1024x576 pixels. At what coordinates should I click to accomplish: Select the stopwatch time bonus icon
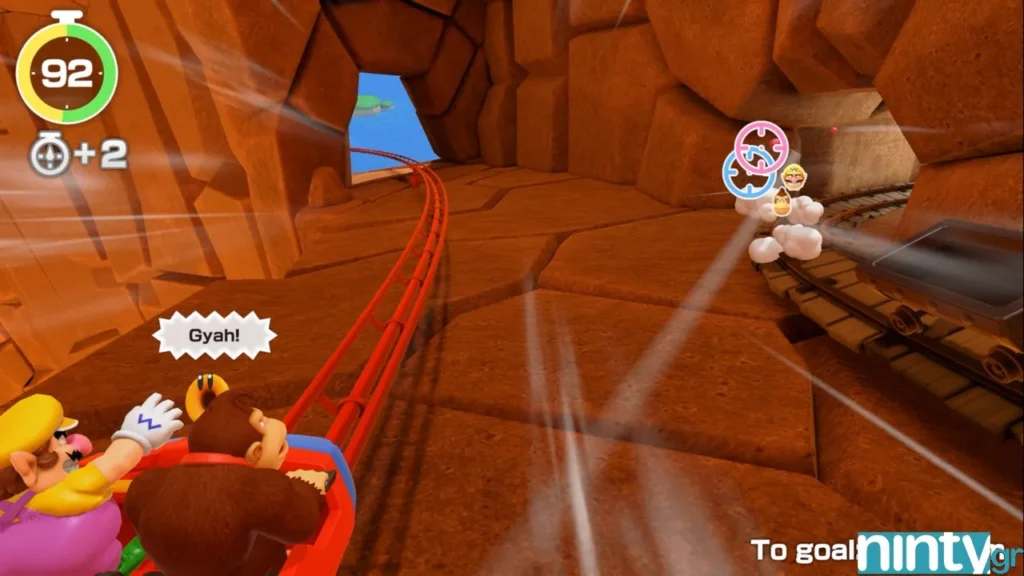50,154
